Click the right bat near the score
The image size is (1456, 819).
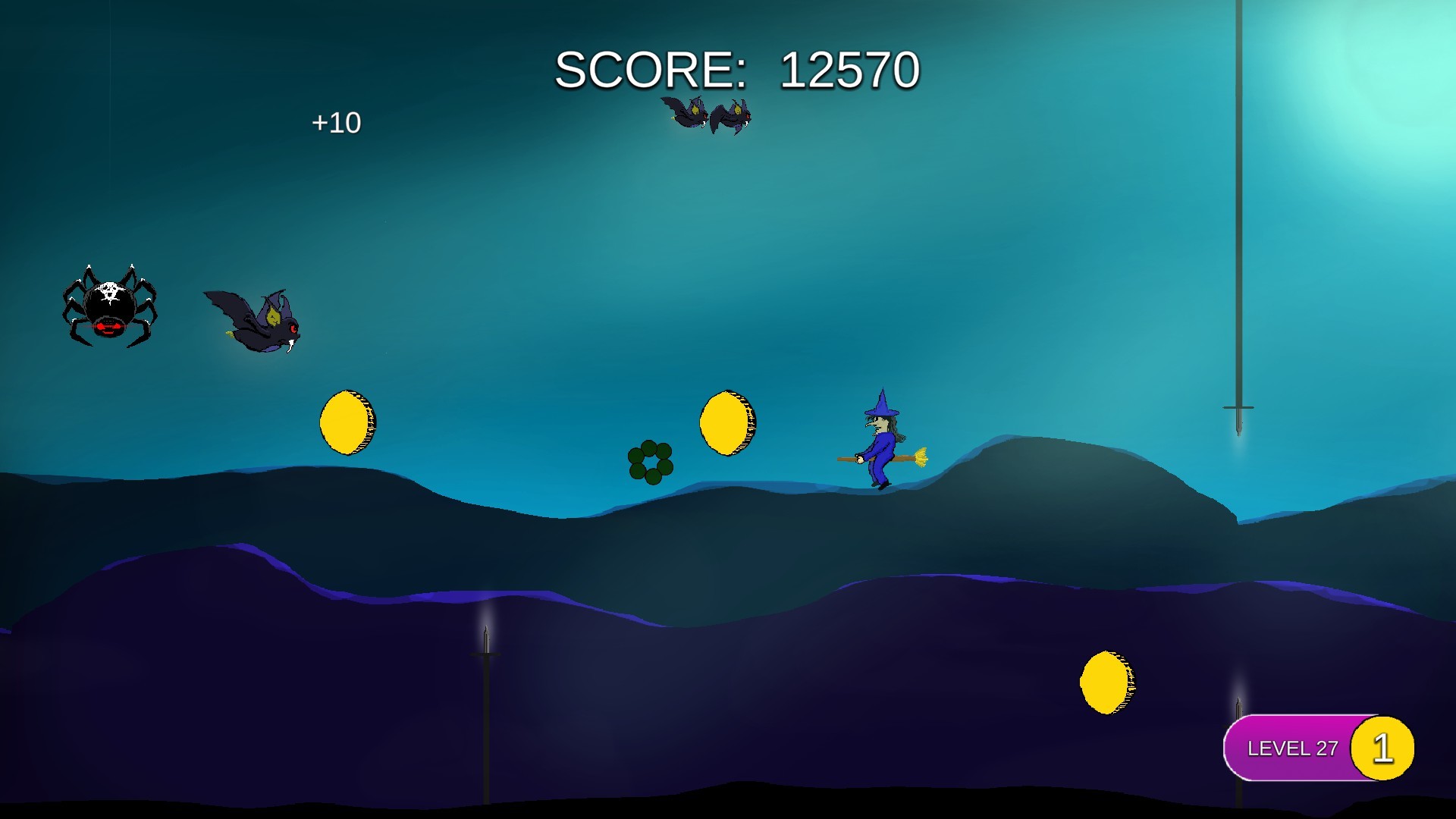pyautogui.click(x=732, y=118)
